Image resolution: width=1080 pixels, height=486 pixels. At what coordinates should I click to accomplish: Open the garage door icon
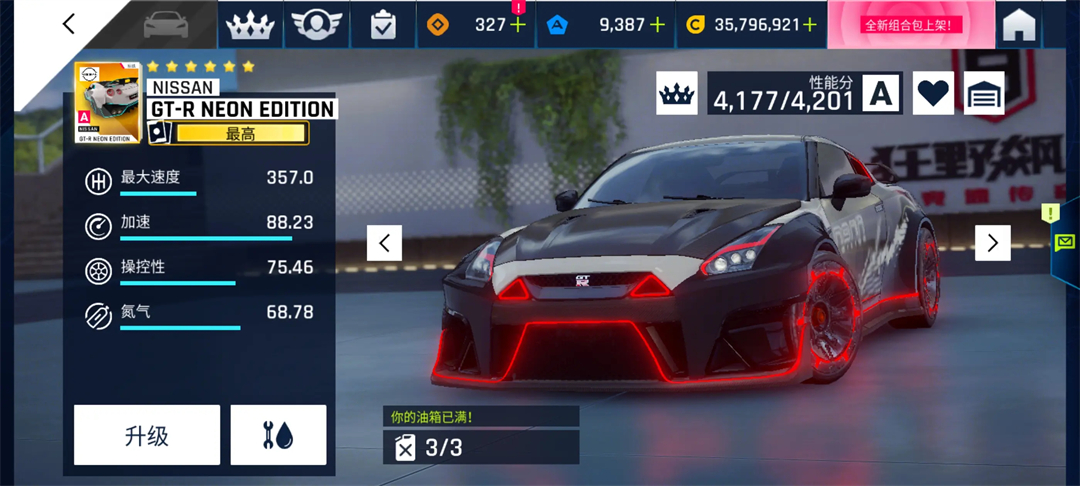984,93
